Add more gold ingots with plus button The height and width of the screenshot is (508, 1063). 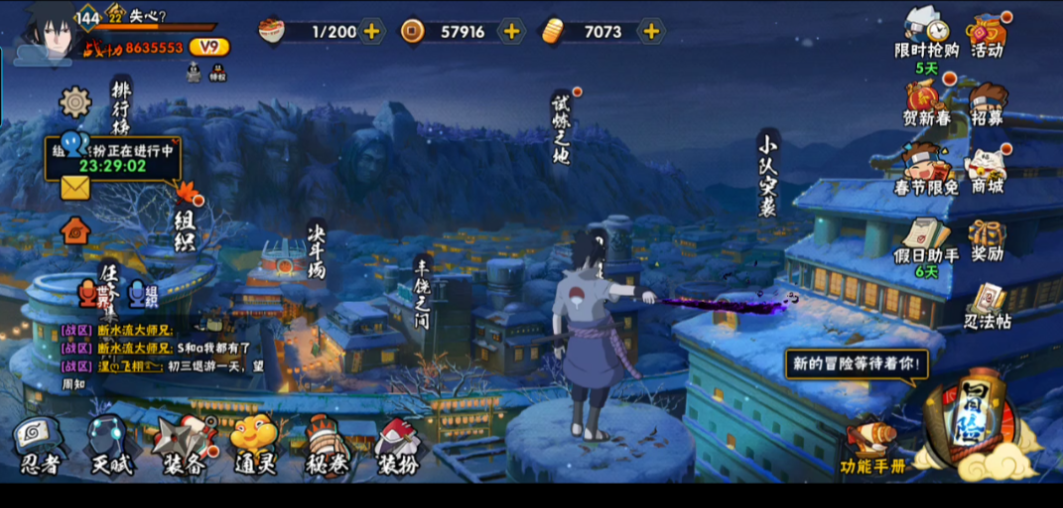652,31
